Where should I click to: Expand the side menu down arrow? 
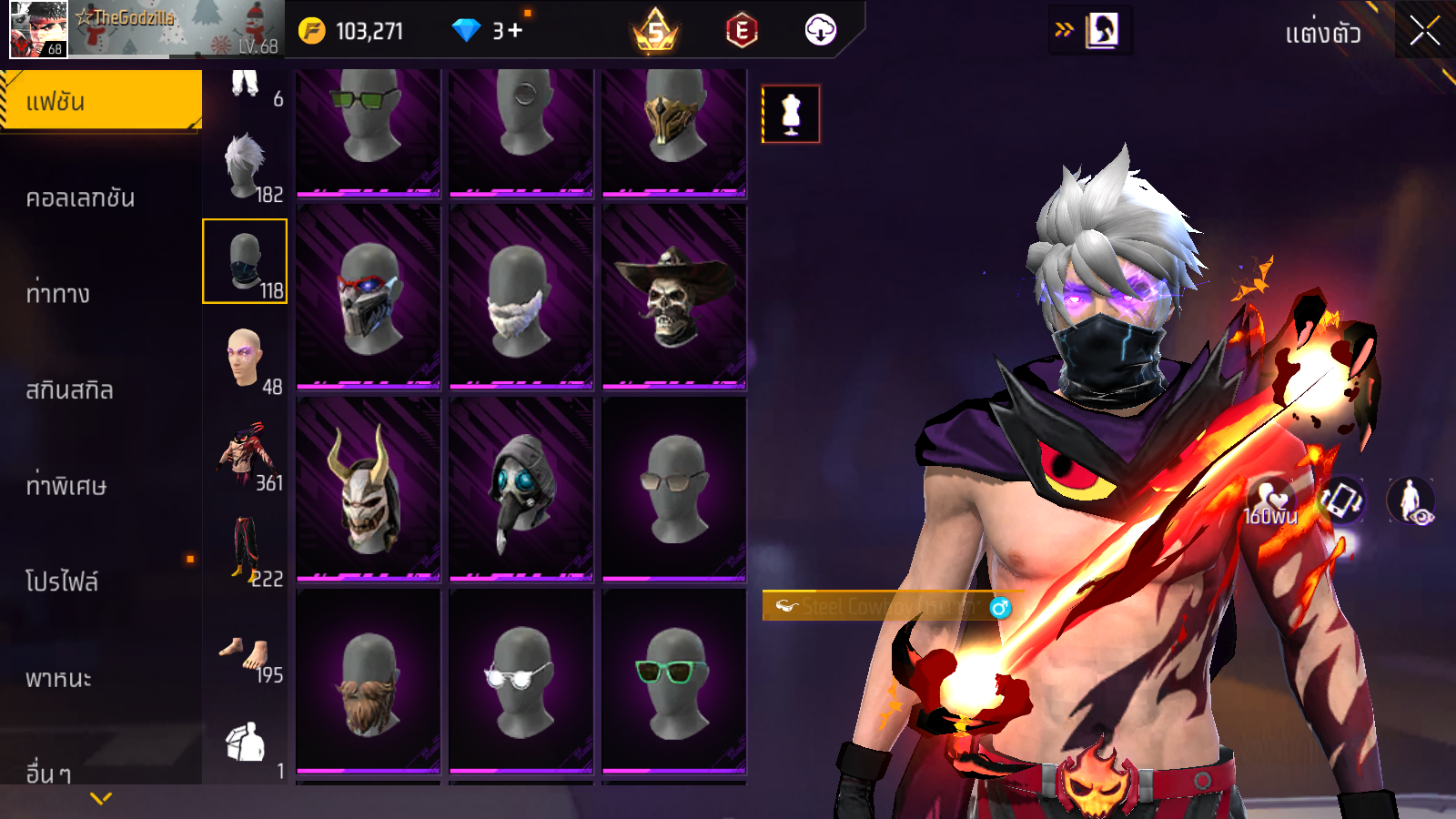pyautogui.click(x=101, y=798)
